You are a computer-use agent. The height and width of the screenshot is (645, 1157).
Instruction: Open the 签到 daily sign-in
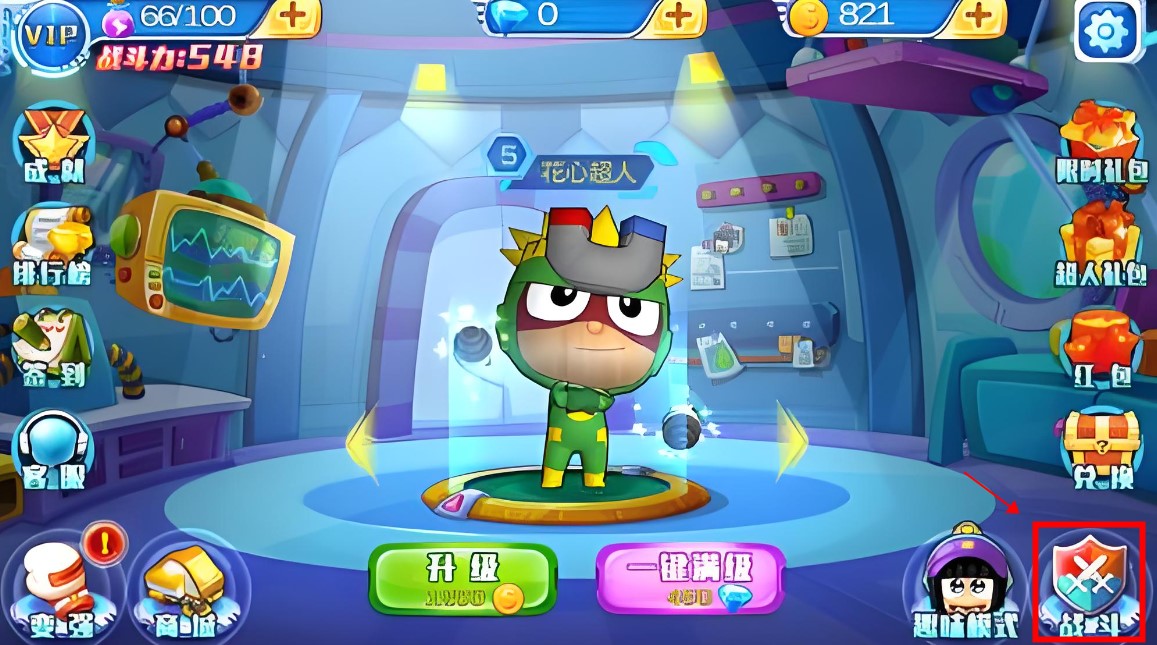53,352
